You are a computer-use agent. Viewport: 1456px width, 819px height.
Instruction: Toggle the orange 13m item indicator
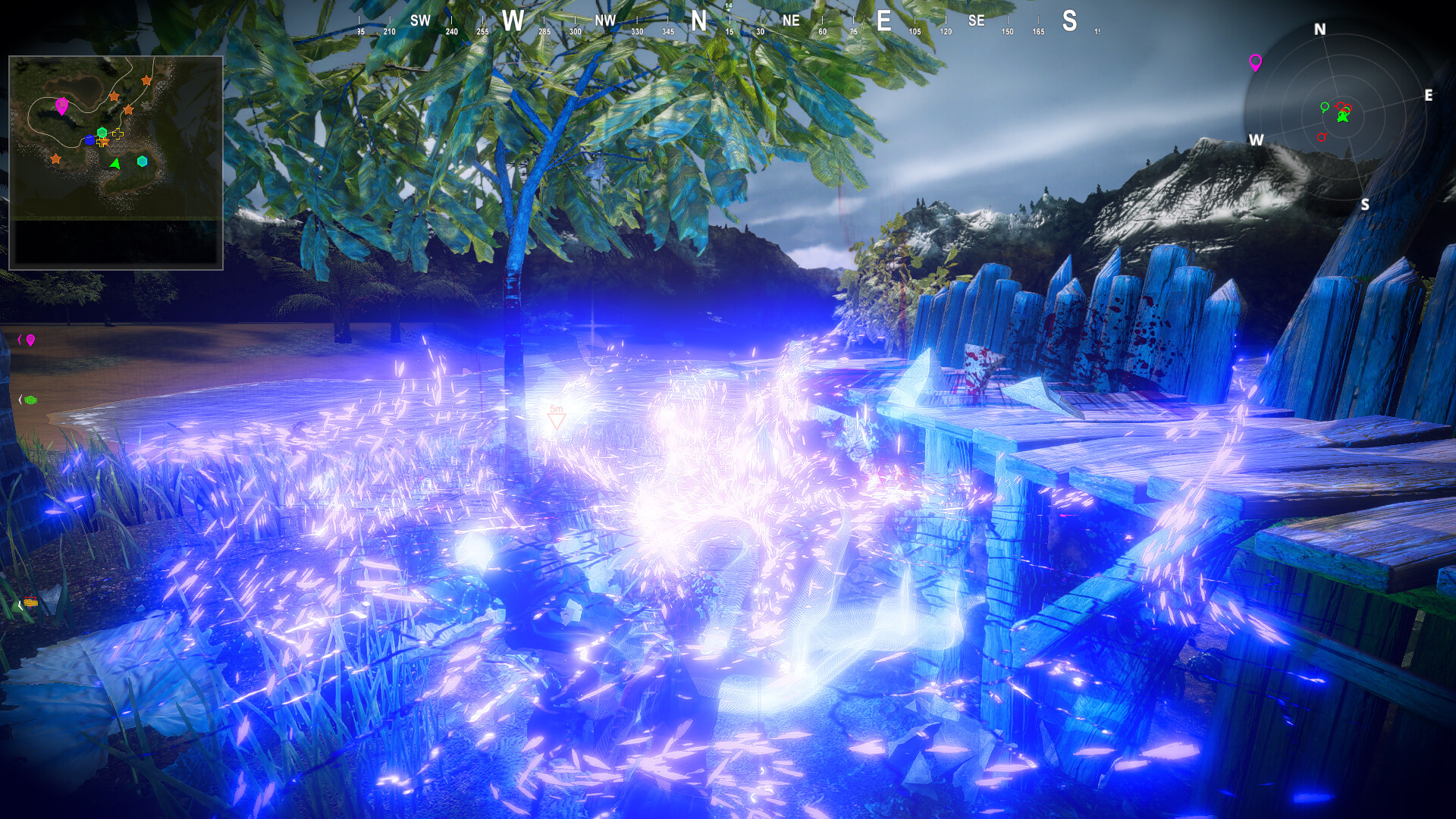pyautogui.click(x=31, y=603)
